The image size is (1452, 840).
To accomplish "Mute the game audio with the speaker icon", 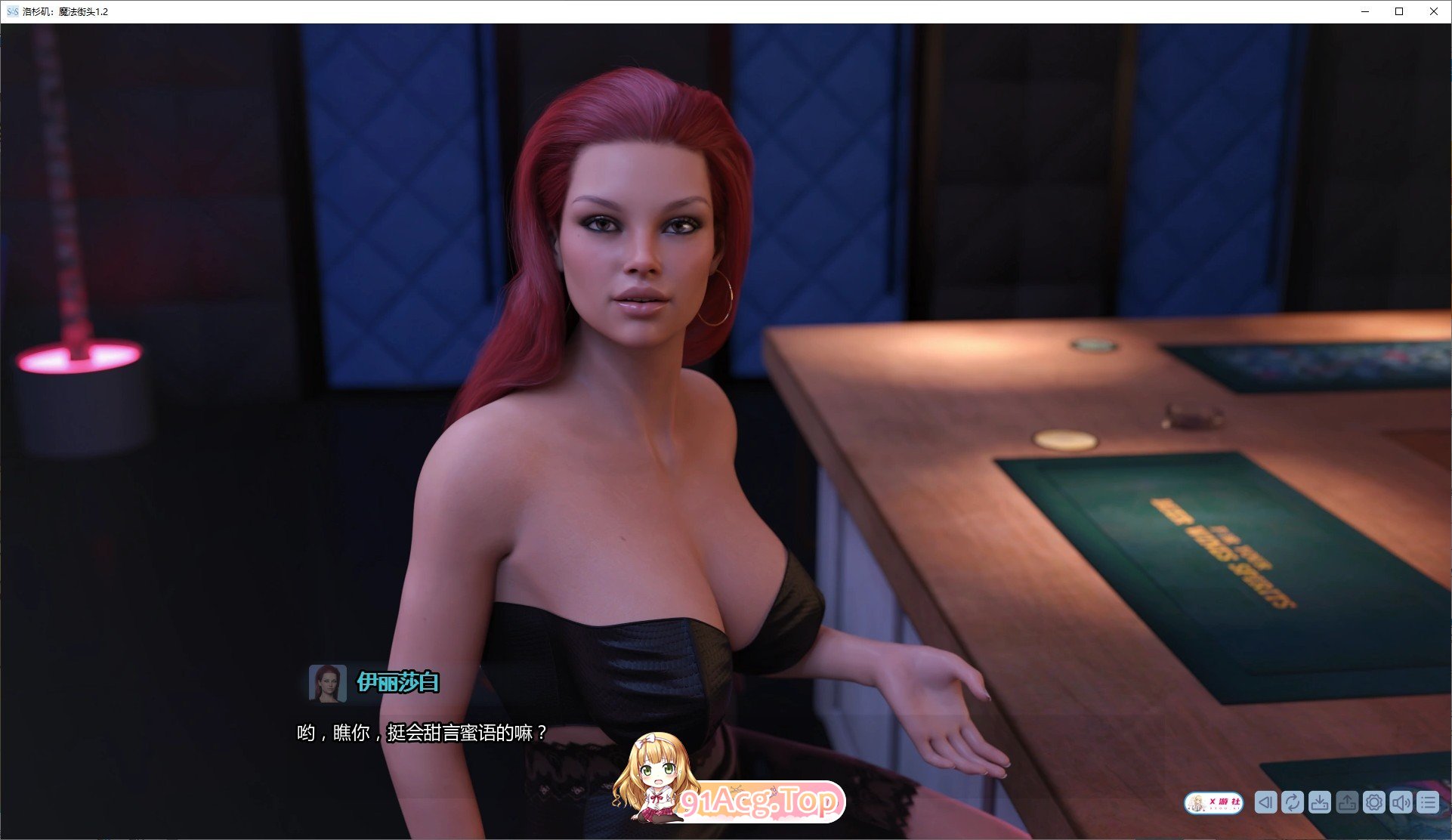I will point(1401,802).
